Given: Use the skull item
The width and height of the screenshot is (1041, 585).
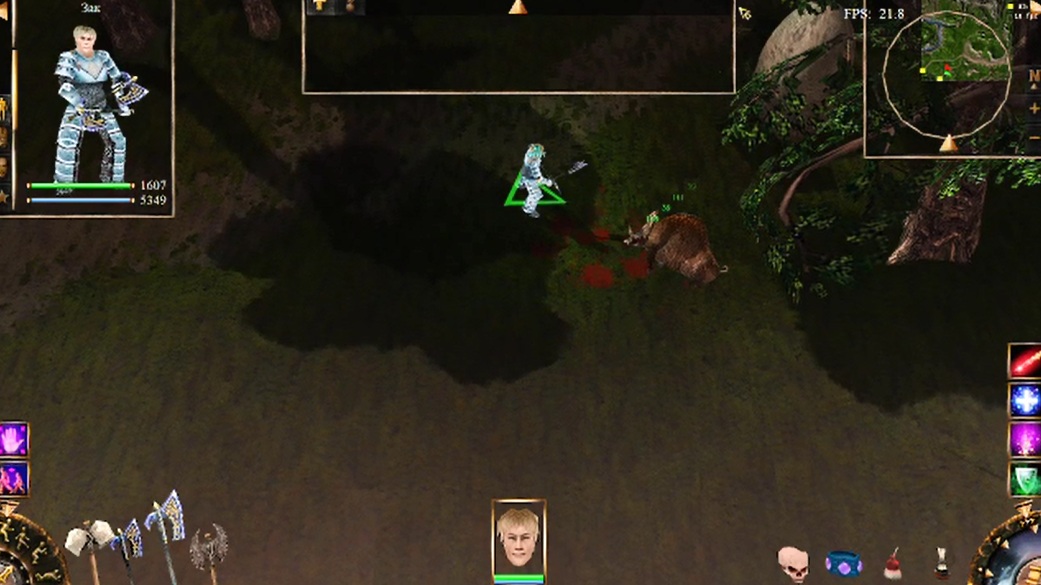Looking at the screenshot, I should coord(793,563).
